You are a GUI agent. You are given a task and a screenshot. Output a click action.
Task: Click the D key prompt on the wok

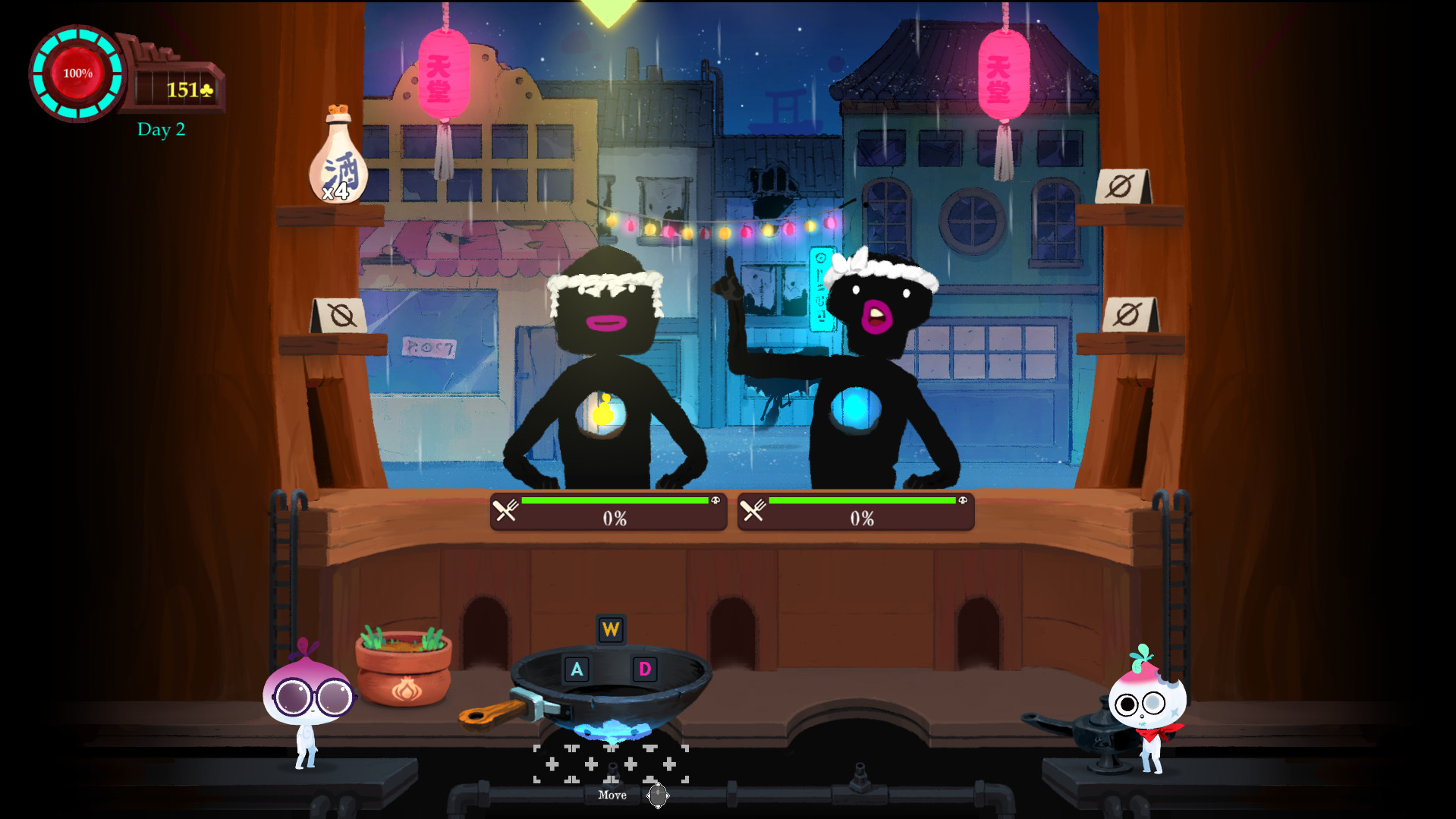pos(643,669)
